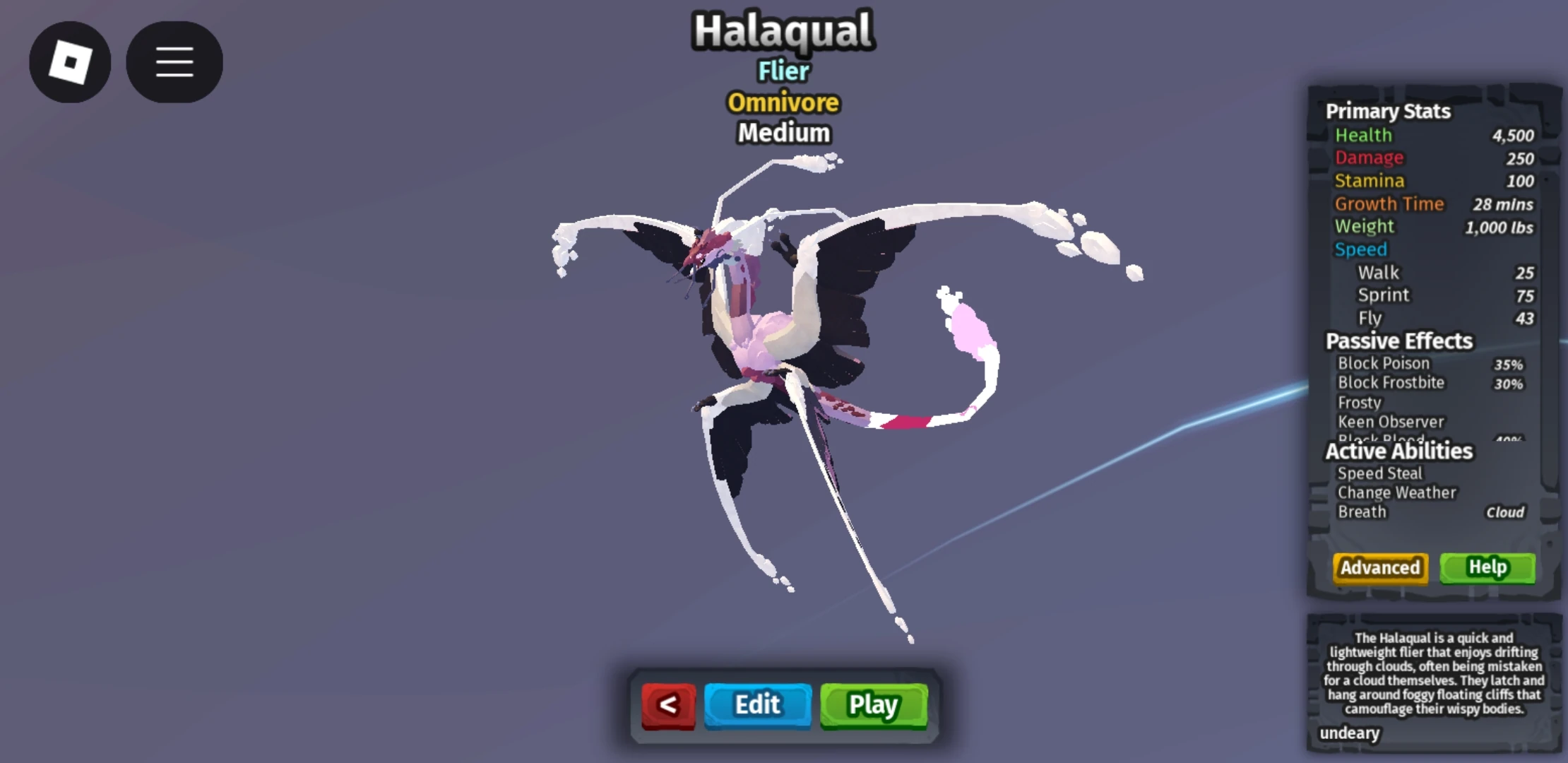The height and width of the screenshot is (763, 1568).
Task: Click the Change Weather ability
Action: [1396, 492]
